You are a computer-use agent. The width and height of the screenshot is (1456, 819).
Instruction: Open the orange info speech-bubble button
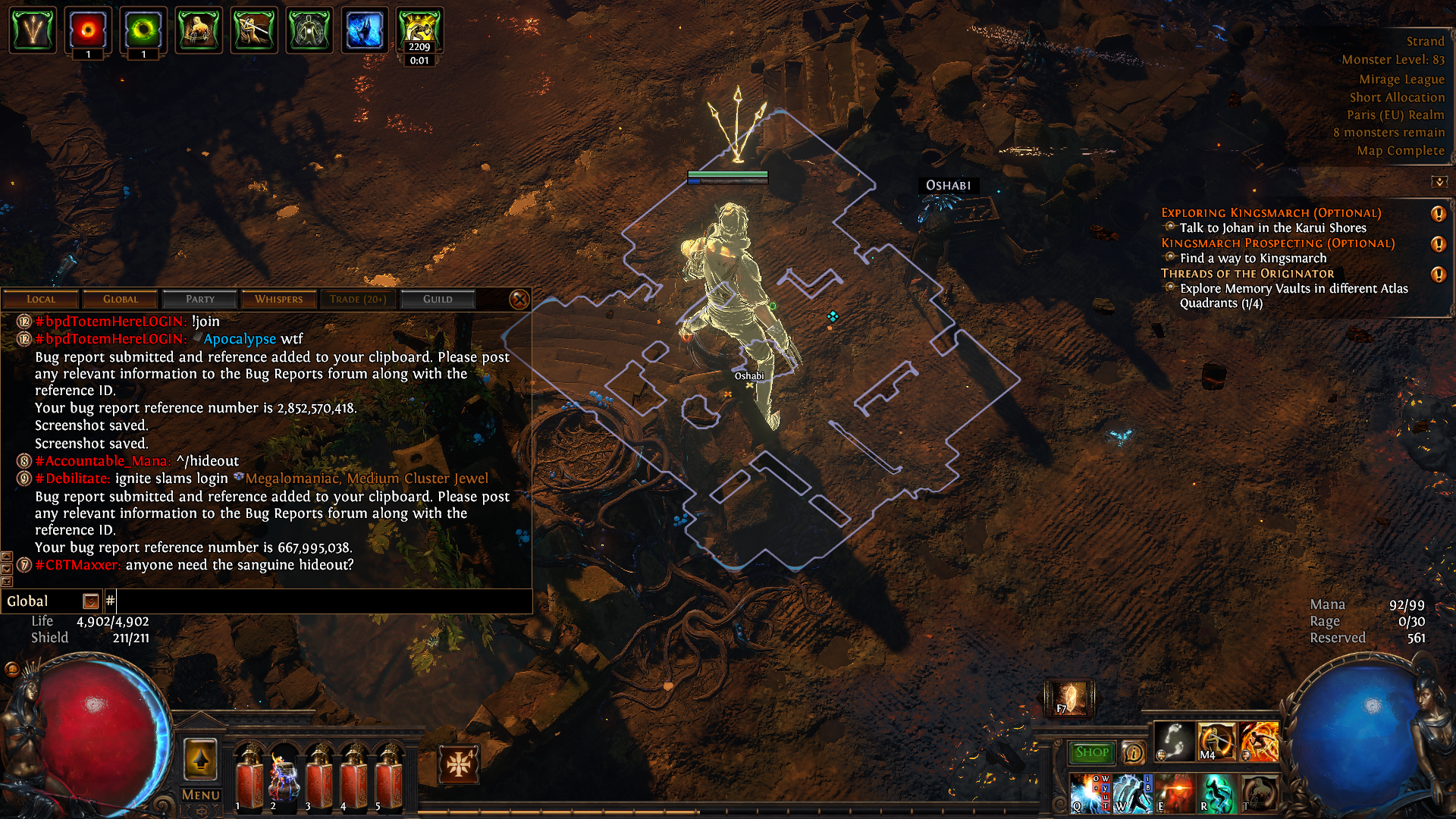click(x=1134, y=752)
